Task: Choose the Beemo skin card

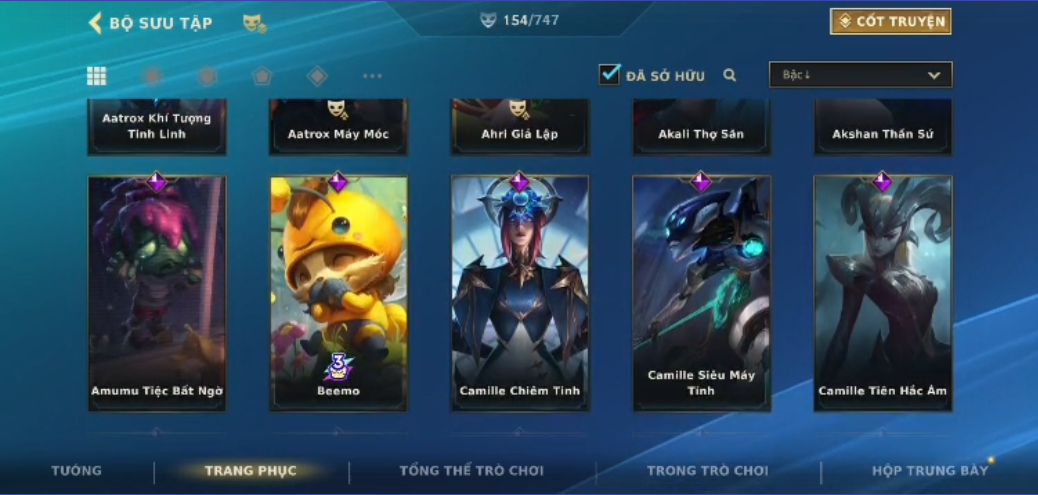Action: pyautogui.click(x=338, y=293)
